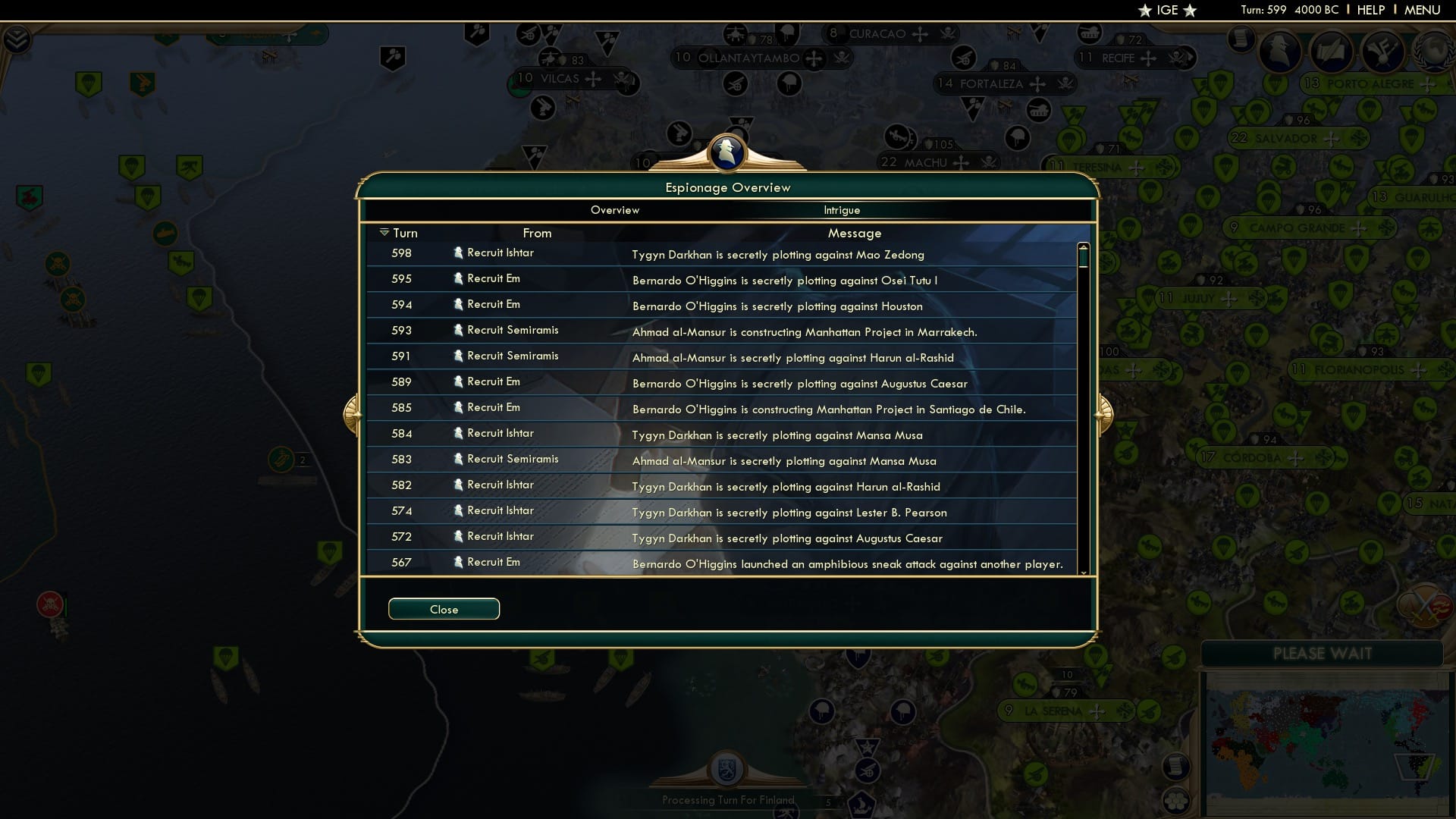Open the Espionage spy icon at top right
Image resolution: width=1456 pixels, height=819 pixels.
point(1279,52)
